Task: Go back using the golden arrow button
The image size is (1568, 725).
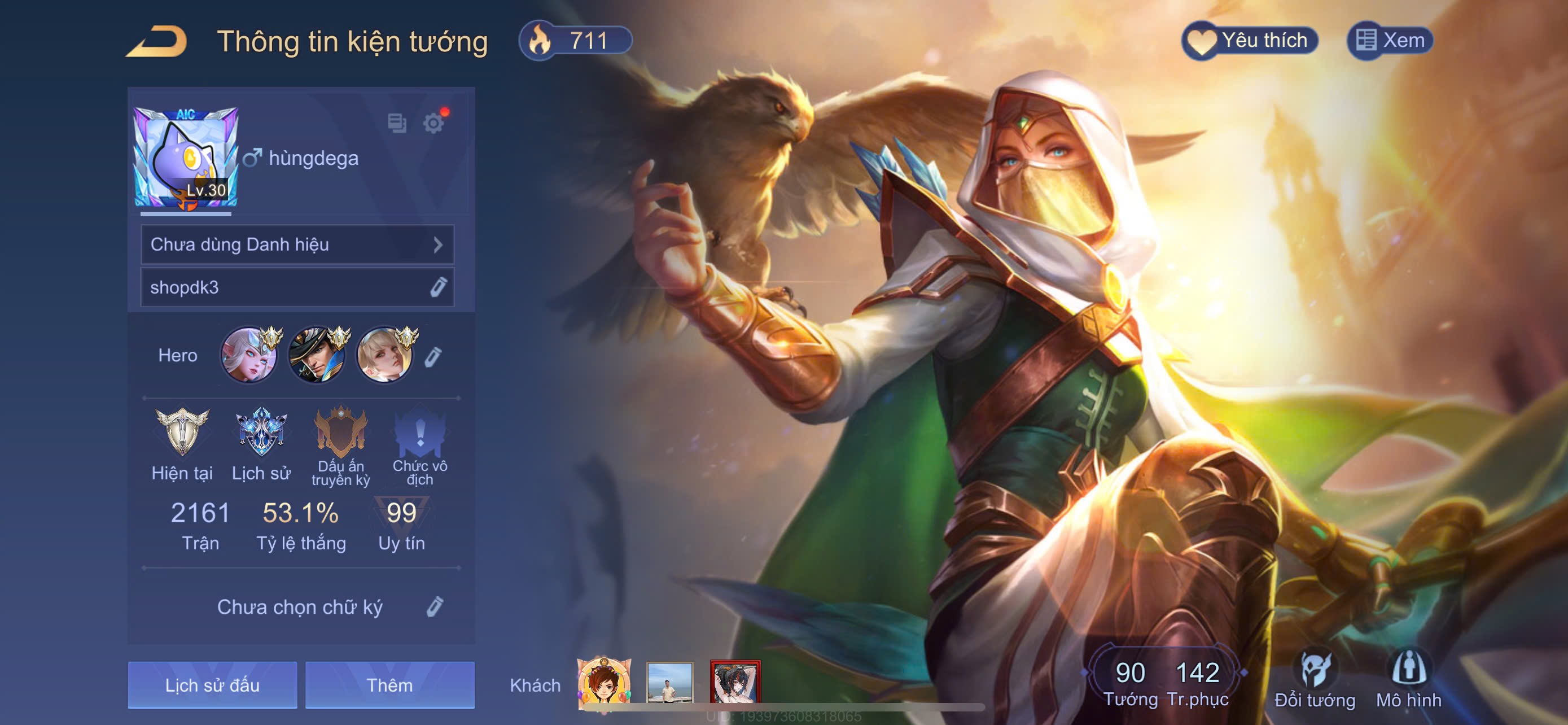Action: [x=157, y=41]
